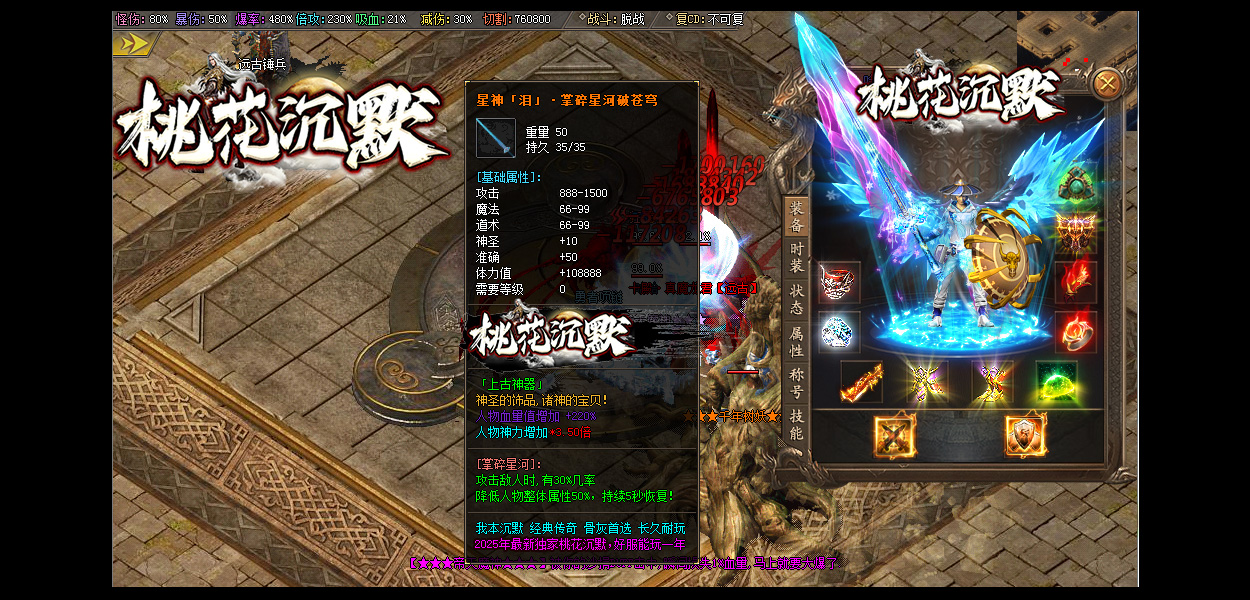Switch to the 装备 equipment tab
Viewport: 1250px width, 600px height.
(796, 217)
